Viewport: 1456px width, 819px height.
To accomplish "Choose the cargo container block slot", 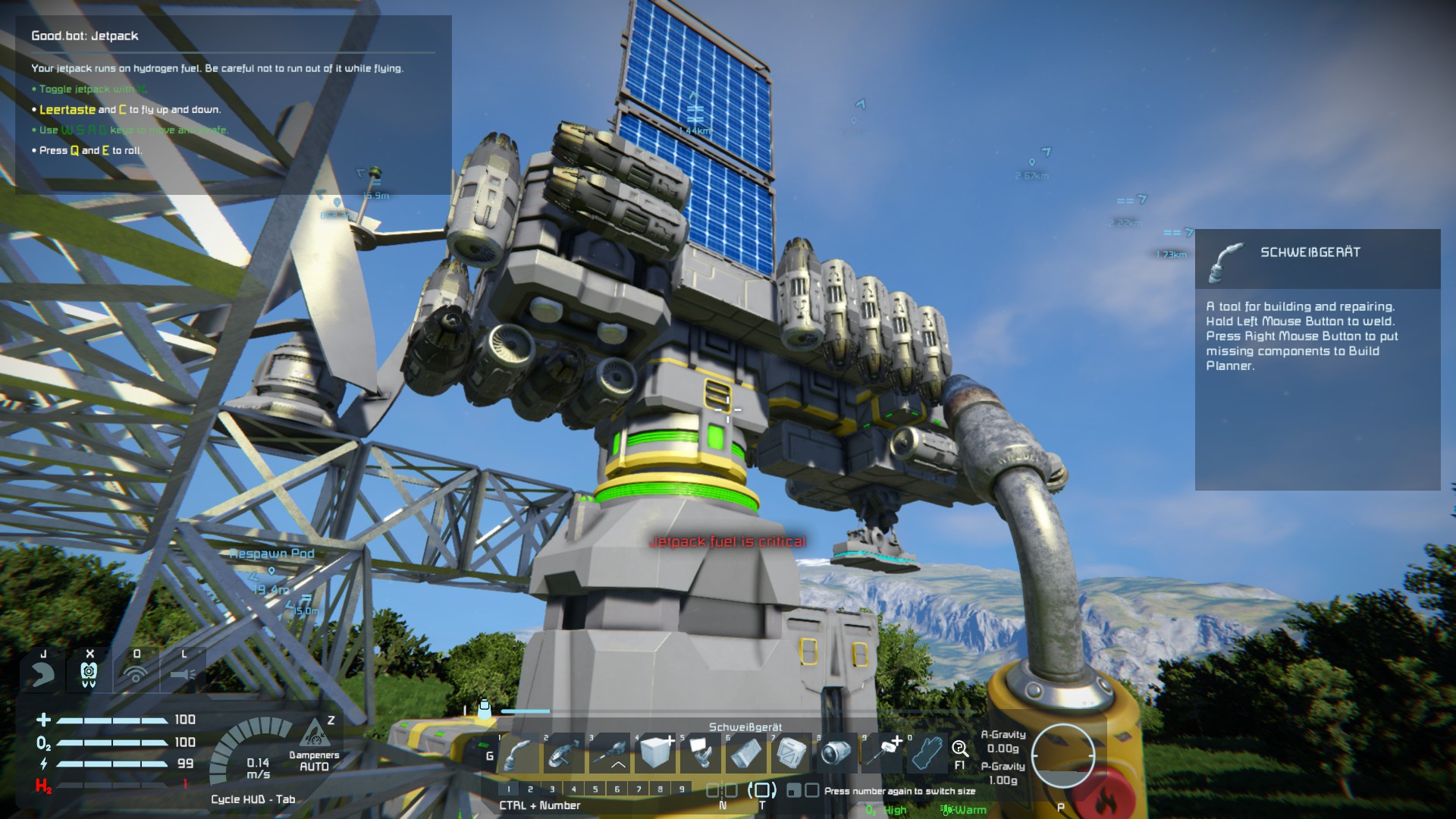I will (792, 755).
